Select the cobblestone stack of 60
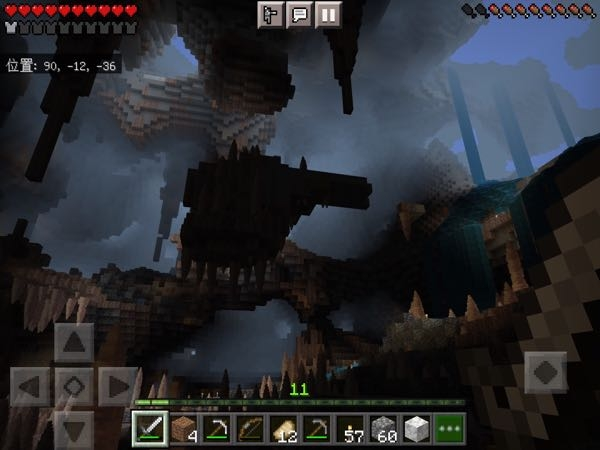The image size is (600, 450). pos(383,427)
